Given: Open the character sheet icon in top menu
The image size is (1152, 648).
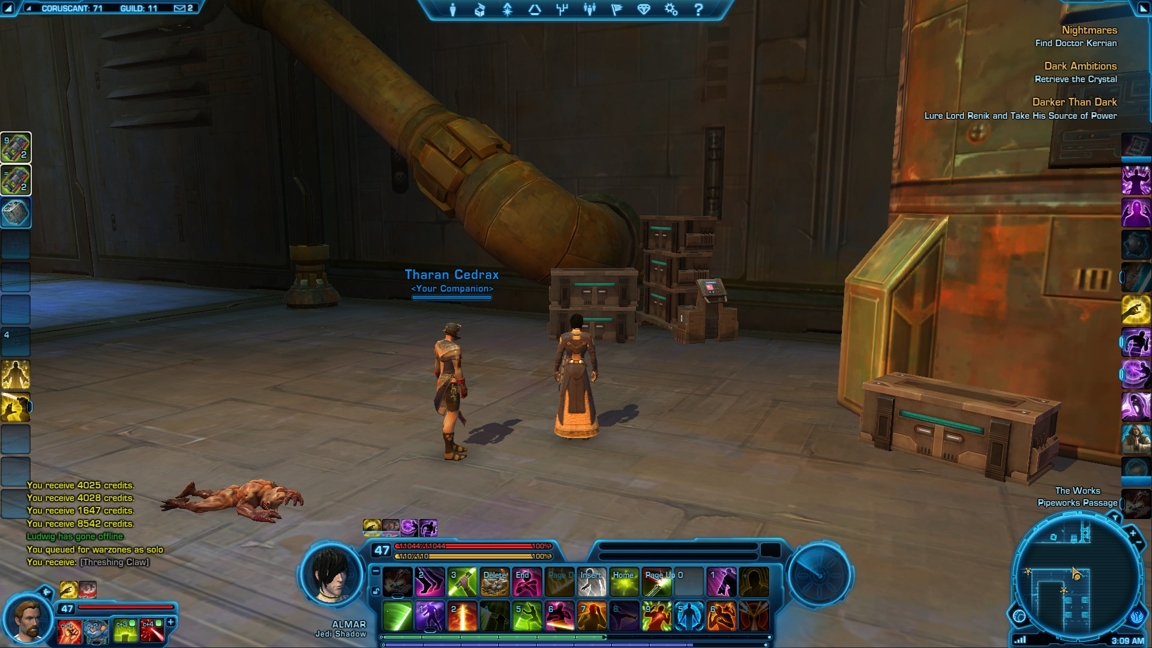Looking at the screenshot, I should pyautogui.click(x=452, y=10).
